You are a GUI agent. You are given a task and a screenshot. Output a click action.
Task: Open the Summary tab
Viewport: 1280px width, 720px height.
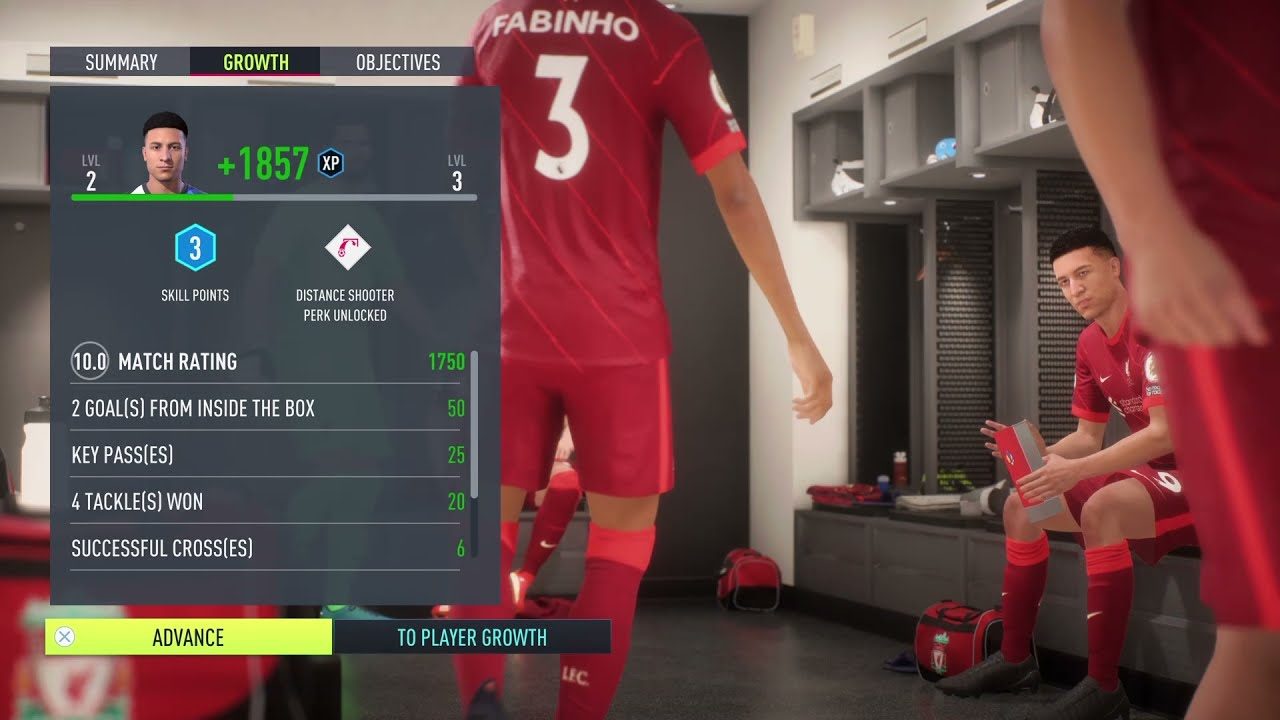pos(122,61)
